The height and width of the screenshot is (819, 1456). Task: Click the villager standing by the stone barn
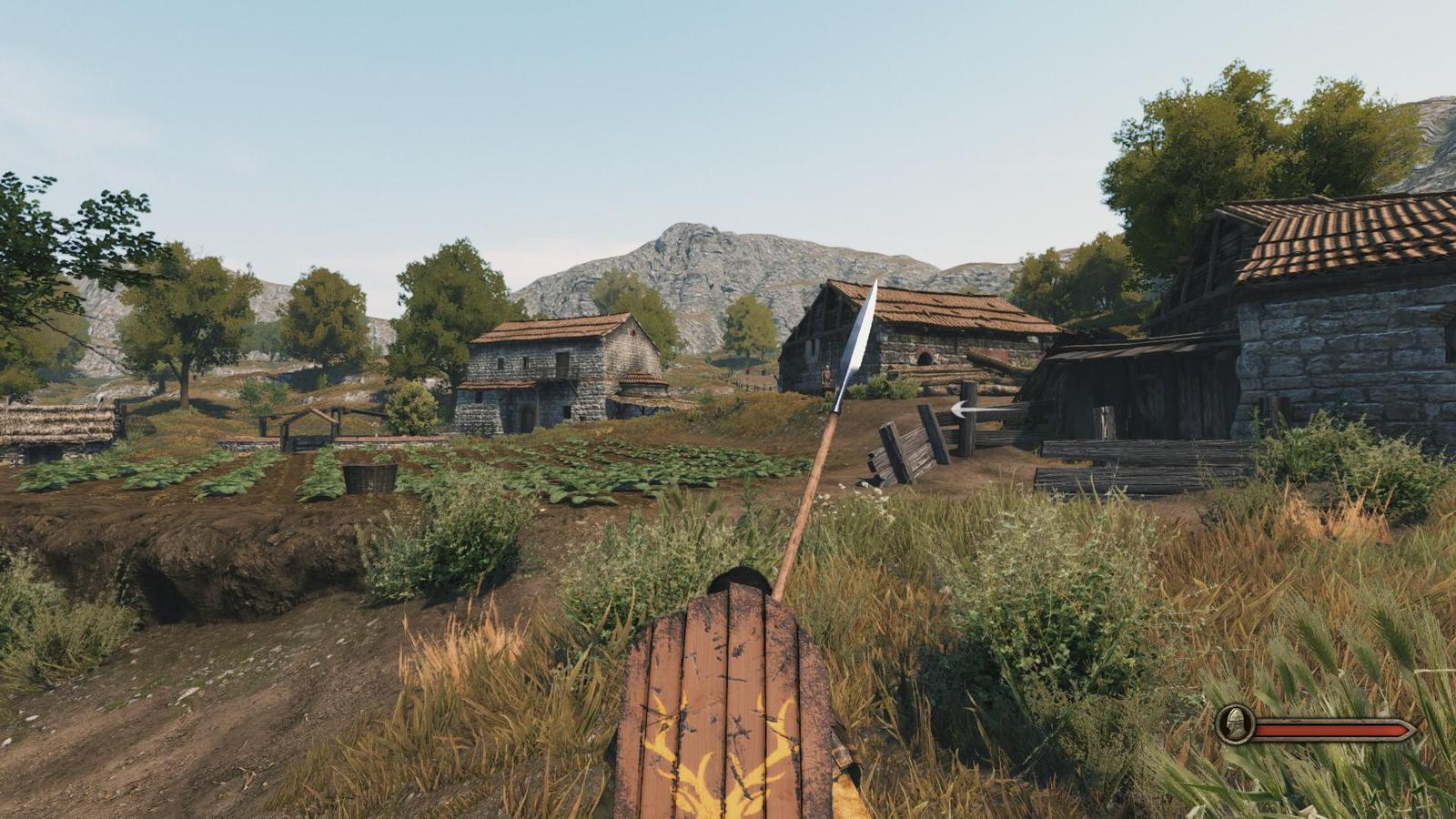tap(828, 375)
